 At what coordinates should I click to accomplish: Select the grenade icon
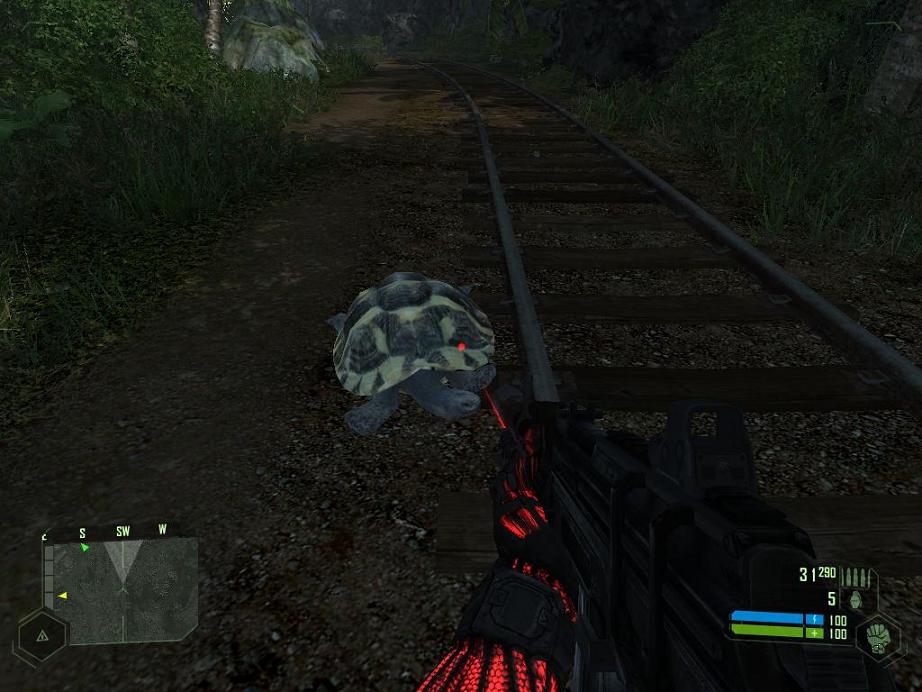point(855,600)
